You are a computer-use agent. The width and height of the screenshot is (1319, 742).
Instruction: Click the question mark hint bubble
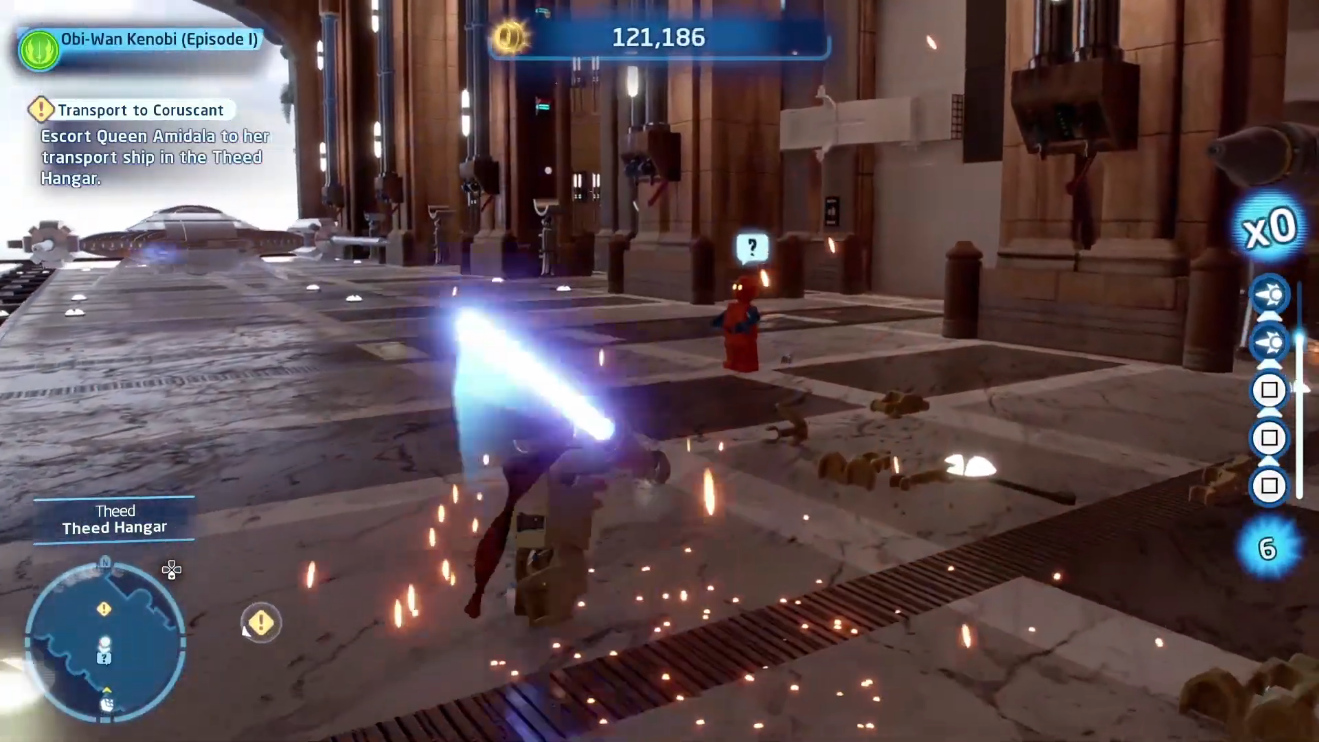(x=752, y=247)
